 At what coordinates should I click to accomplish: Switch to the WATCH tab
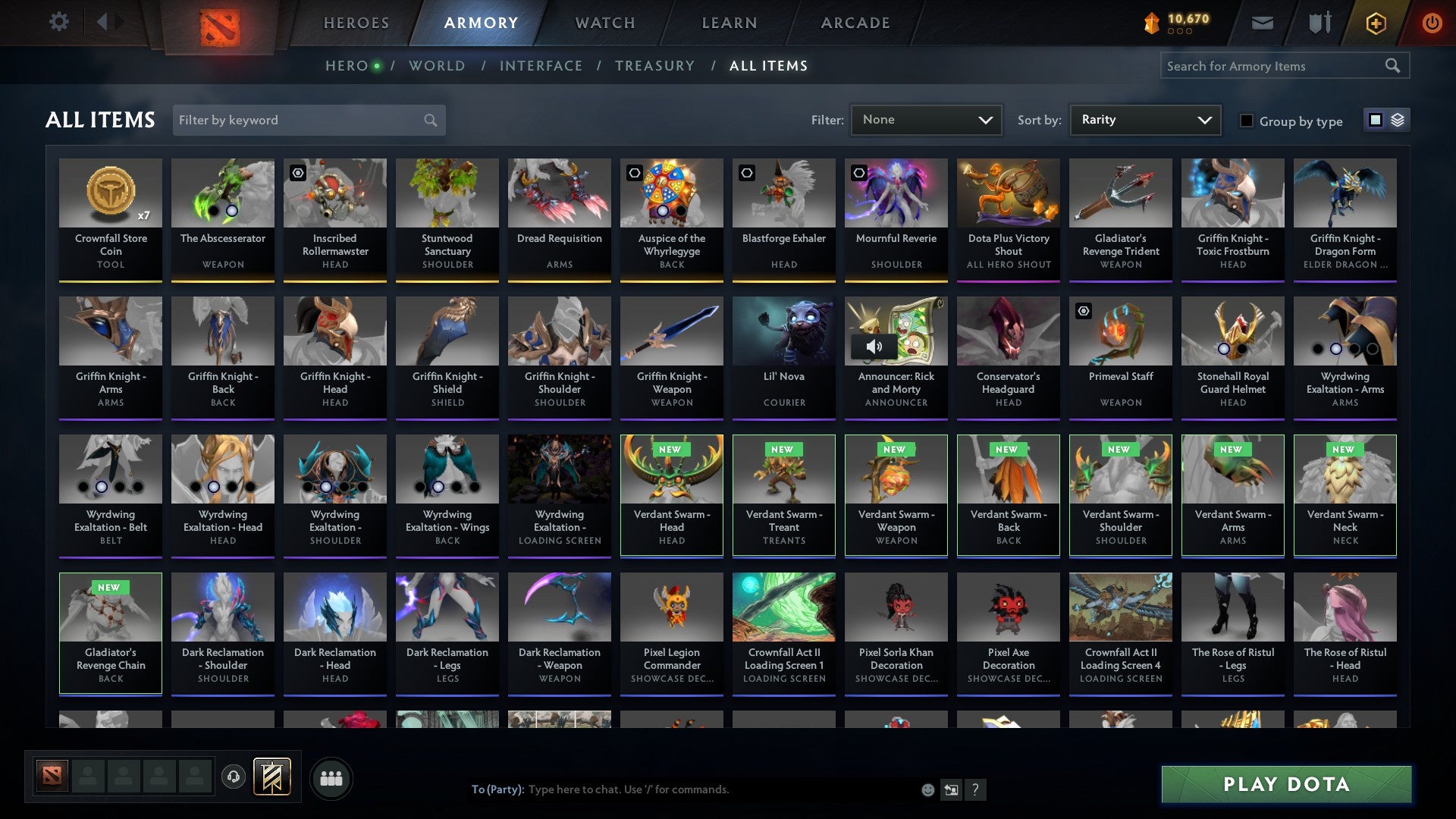tap(604, 22)
